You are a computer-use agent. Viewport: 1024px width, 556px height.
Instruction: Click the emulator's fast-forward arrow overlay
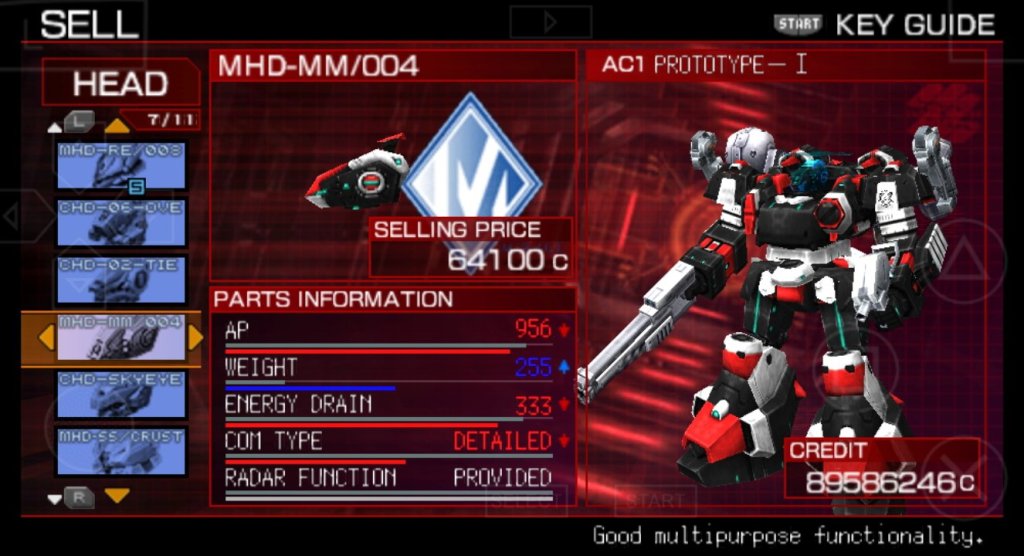pyautogui.click(x=550, y=21)
